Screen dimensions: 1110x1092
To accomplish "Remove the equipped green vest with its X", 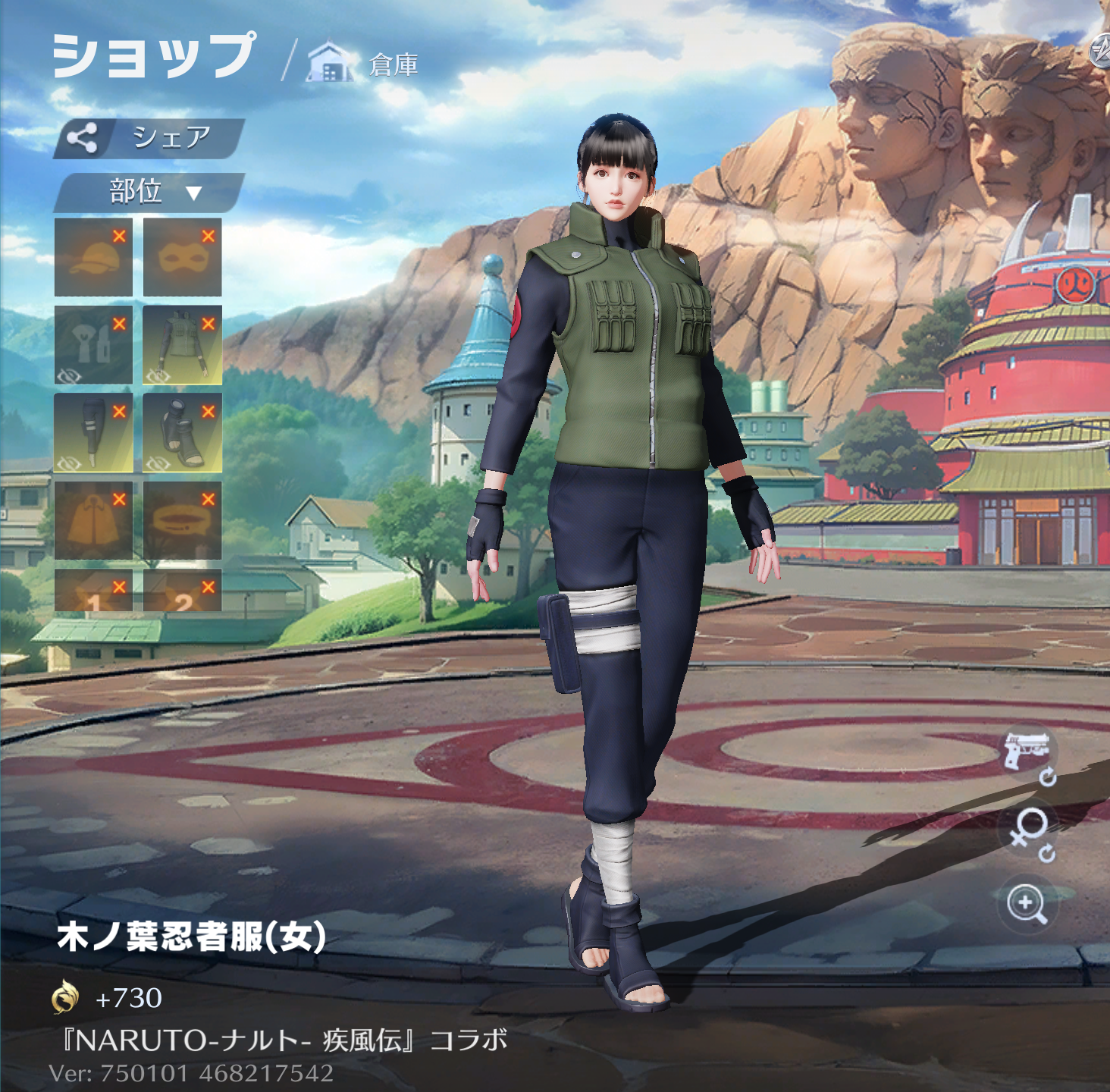I will (209, 324).
